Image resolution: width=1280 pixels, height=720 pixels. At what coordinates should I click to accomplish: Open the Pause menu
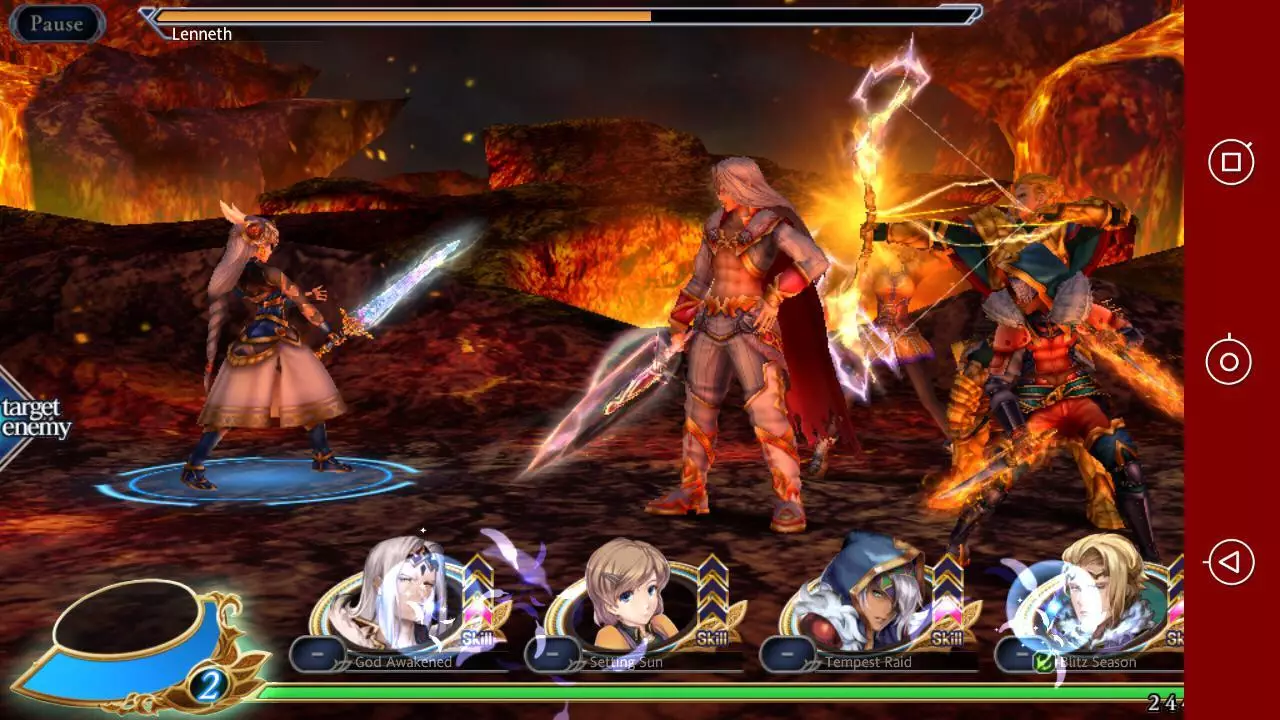click(57, 24)
